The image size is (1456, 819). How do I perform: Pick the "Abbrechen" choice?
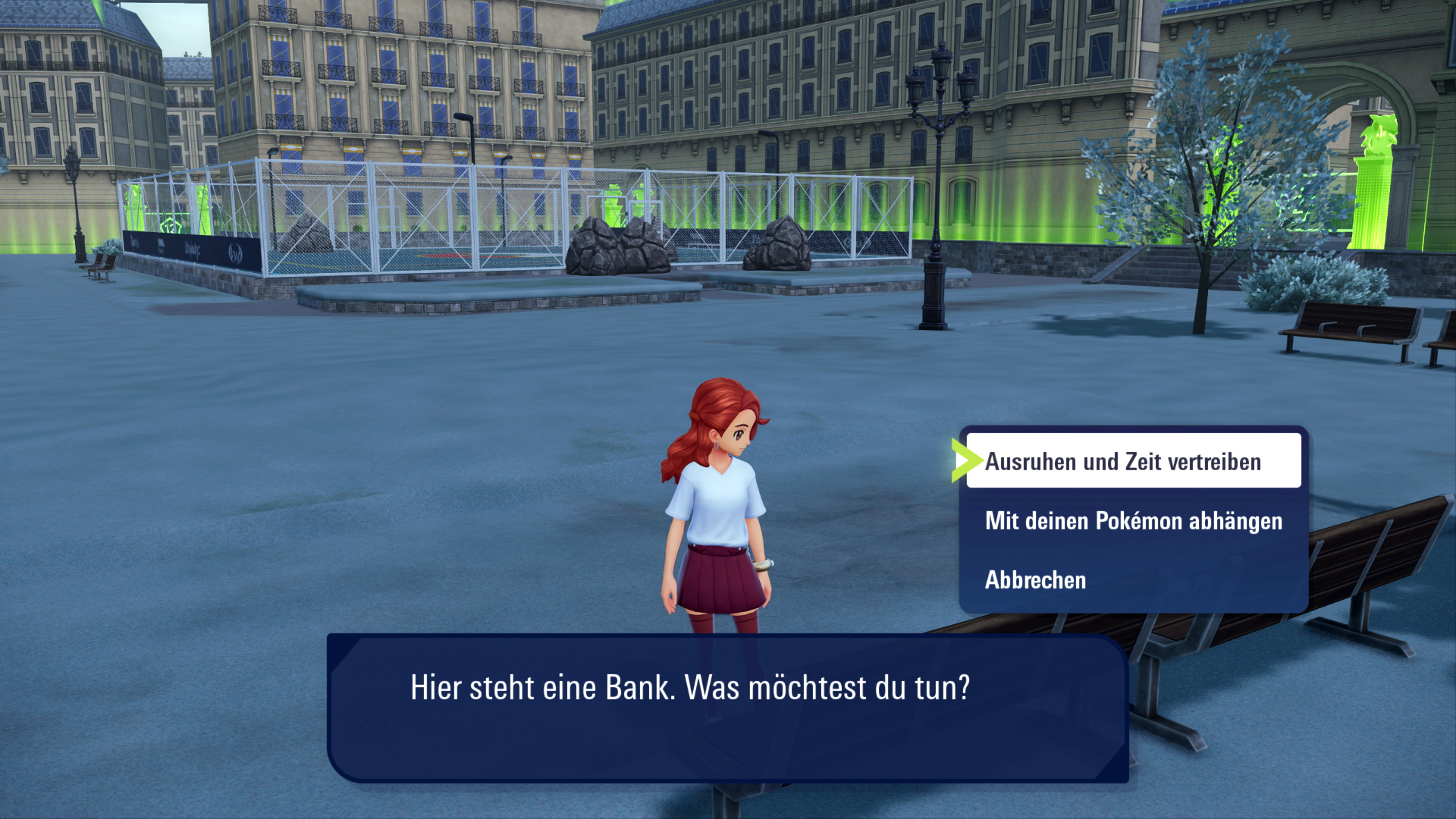pos(1036,580)
